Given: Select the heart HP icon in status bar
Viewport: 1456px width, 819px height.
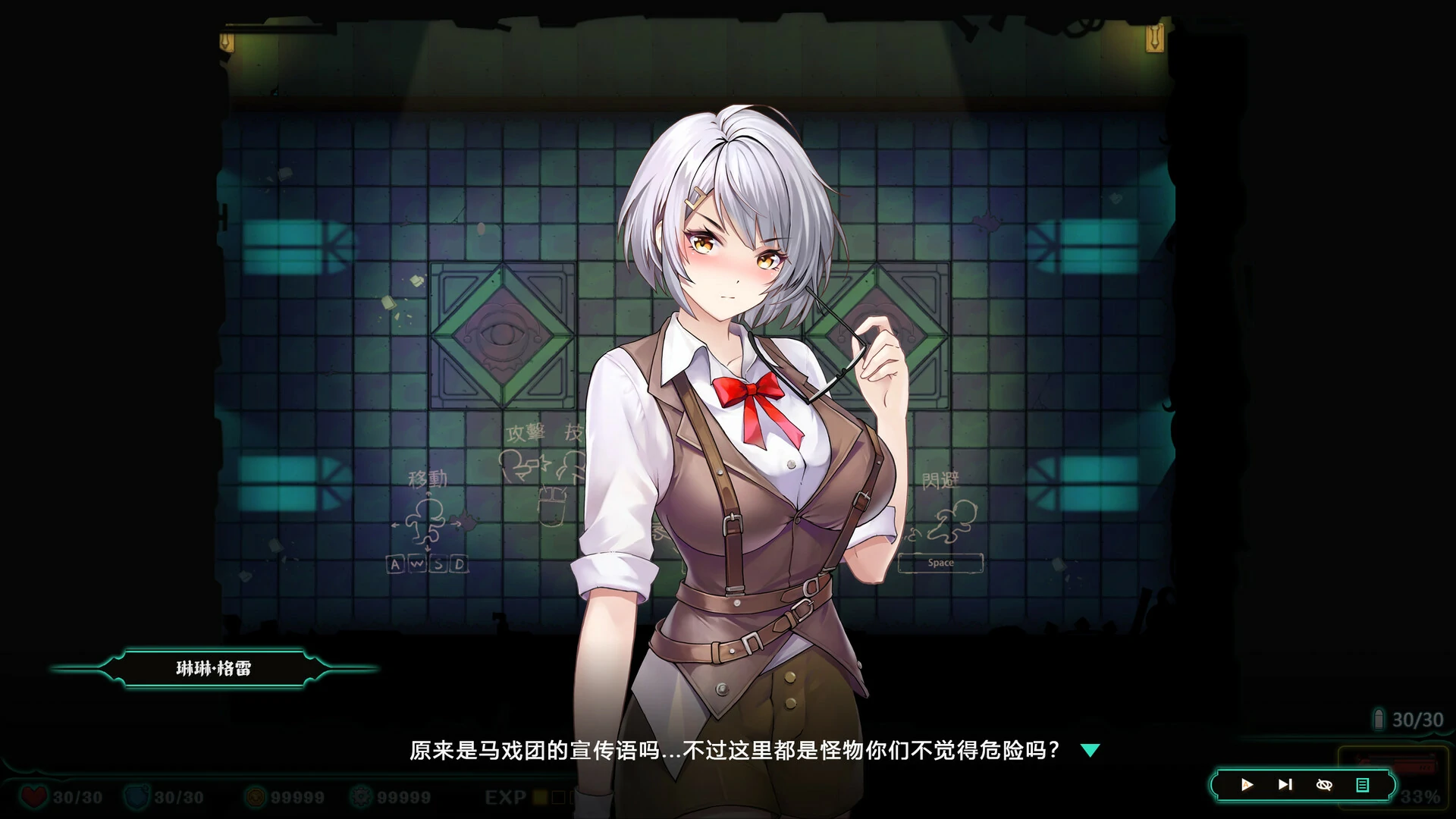Looking at the screenshot, I should (36, 797).
